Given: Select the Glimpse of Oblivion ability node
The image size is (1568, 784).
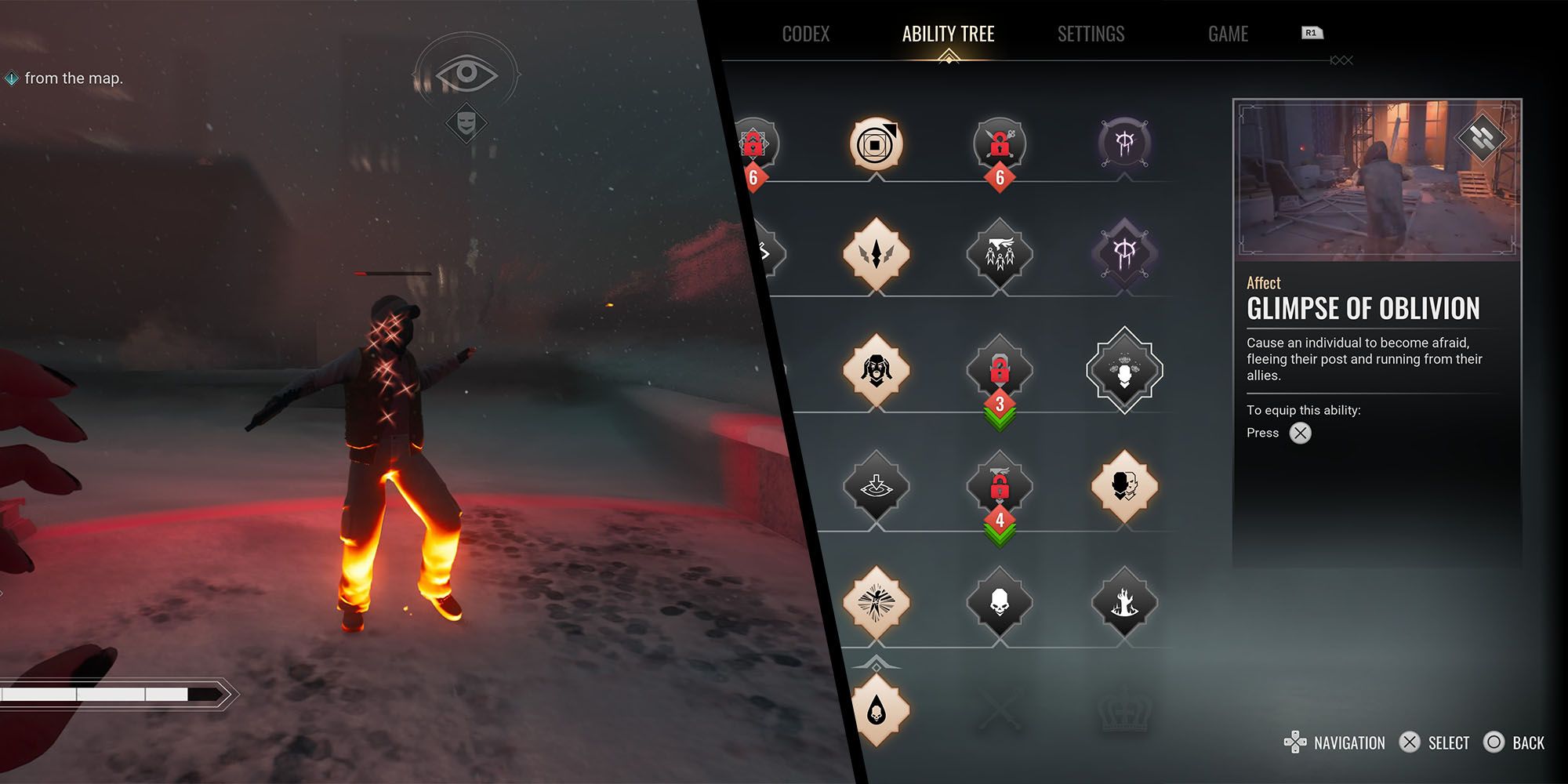Looking at the screenshot, I should pos(1124,370).
